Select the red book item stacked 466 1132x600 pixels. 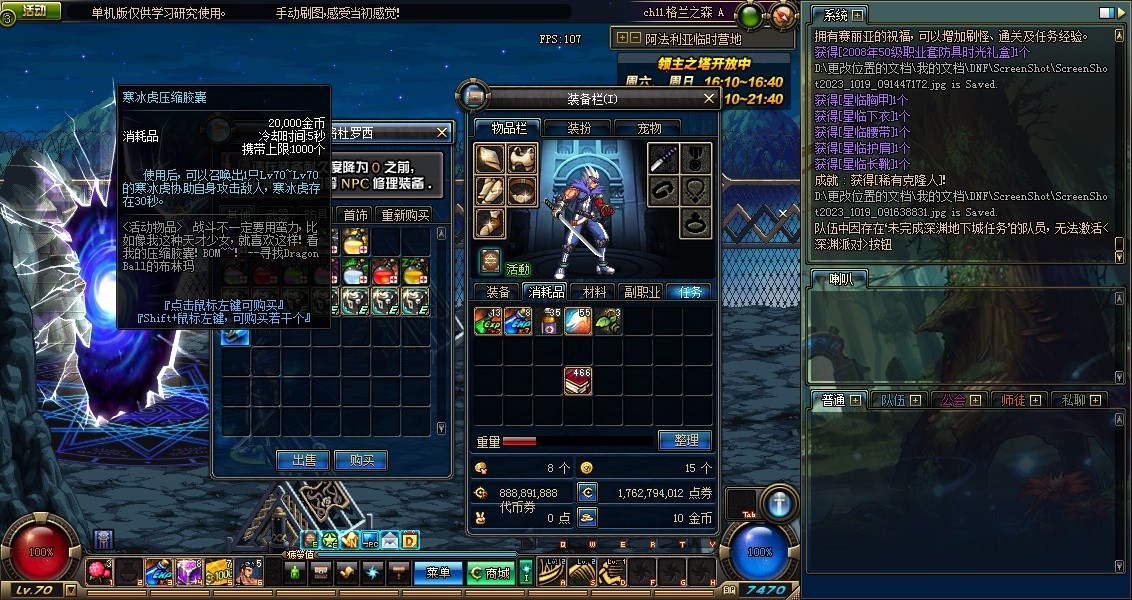coord(578,380)
